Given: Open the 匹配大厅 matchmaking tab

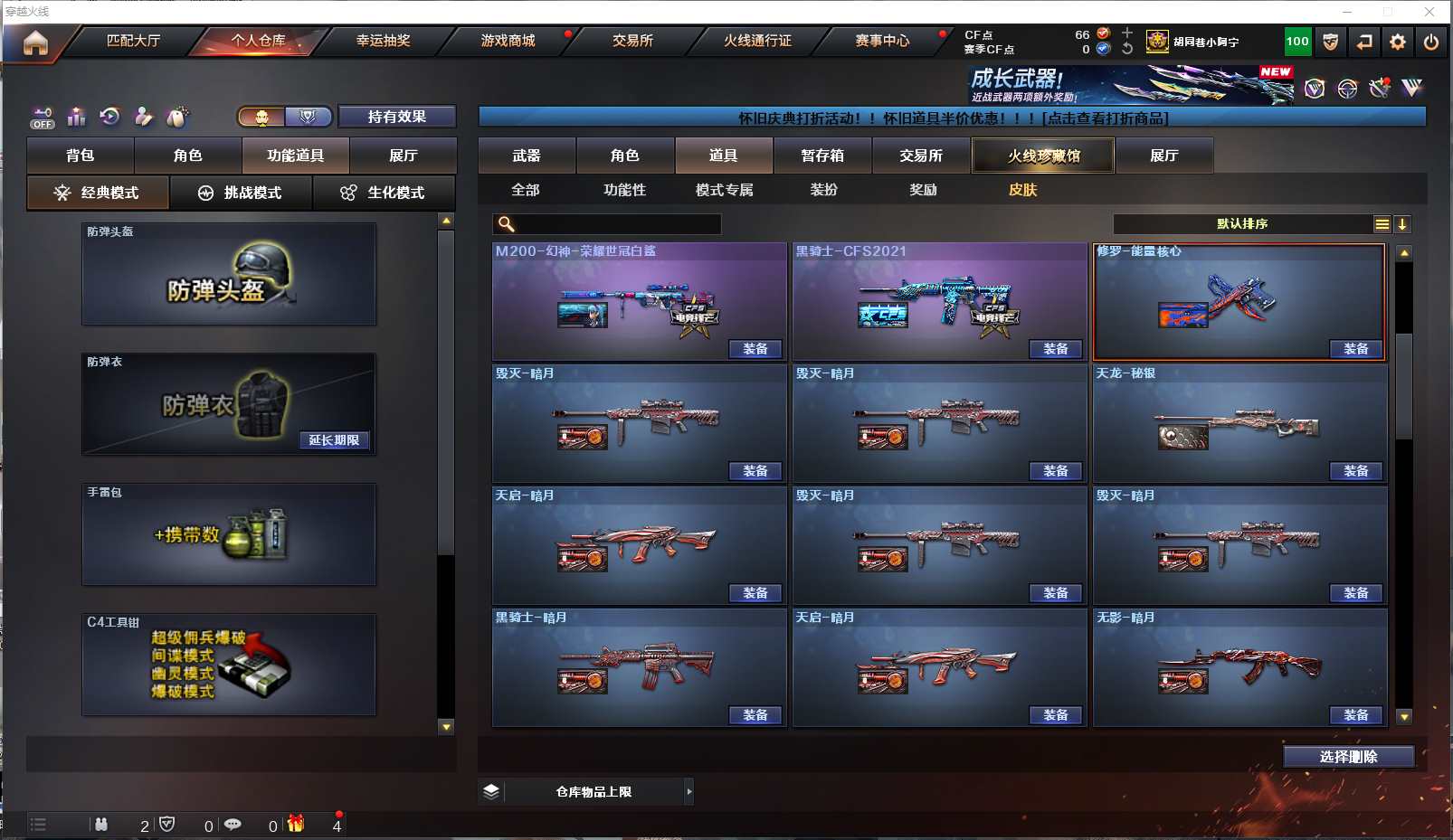Looking at the screenshot, I should [x=133, y=41].
